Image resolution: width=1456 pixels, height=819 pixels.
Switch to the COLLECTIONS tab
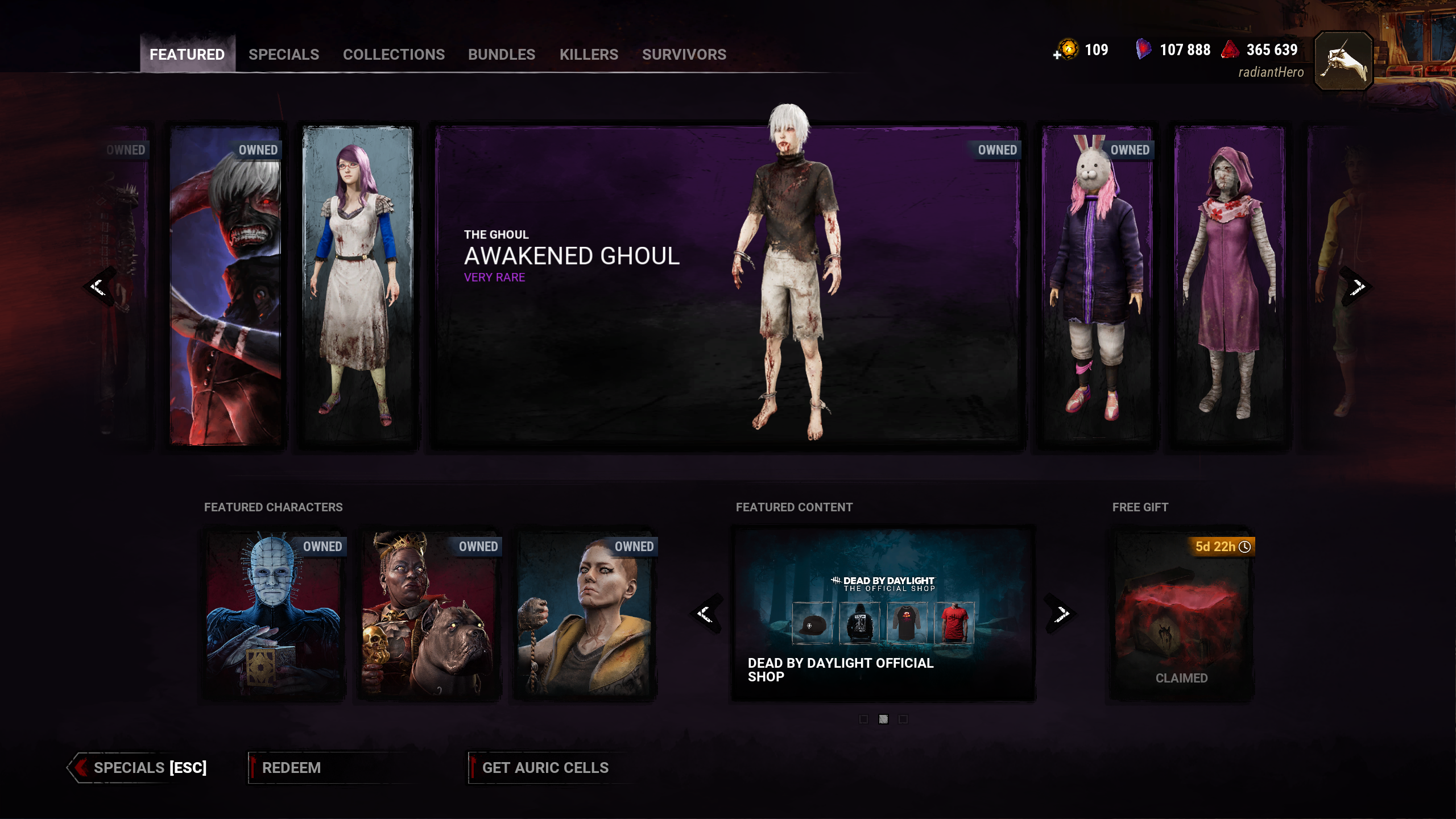tap(394, 55)
